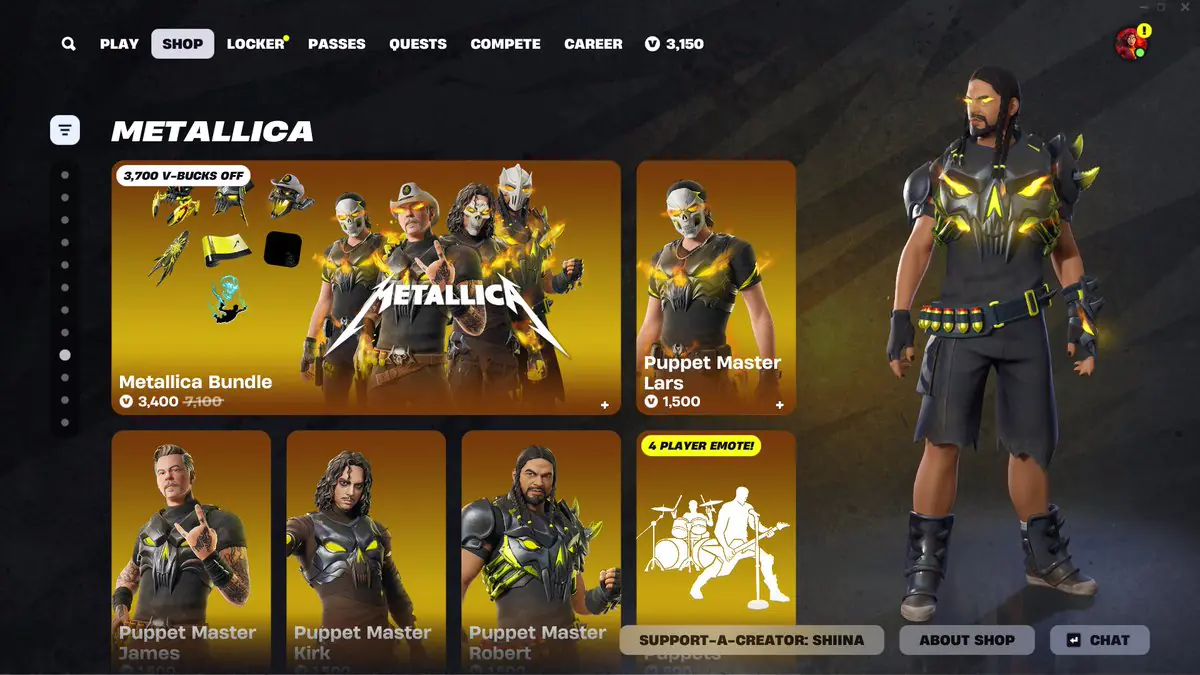
Task: Select the Metallica Bundle offer
Action: click(365, 287)
